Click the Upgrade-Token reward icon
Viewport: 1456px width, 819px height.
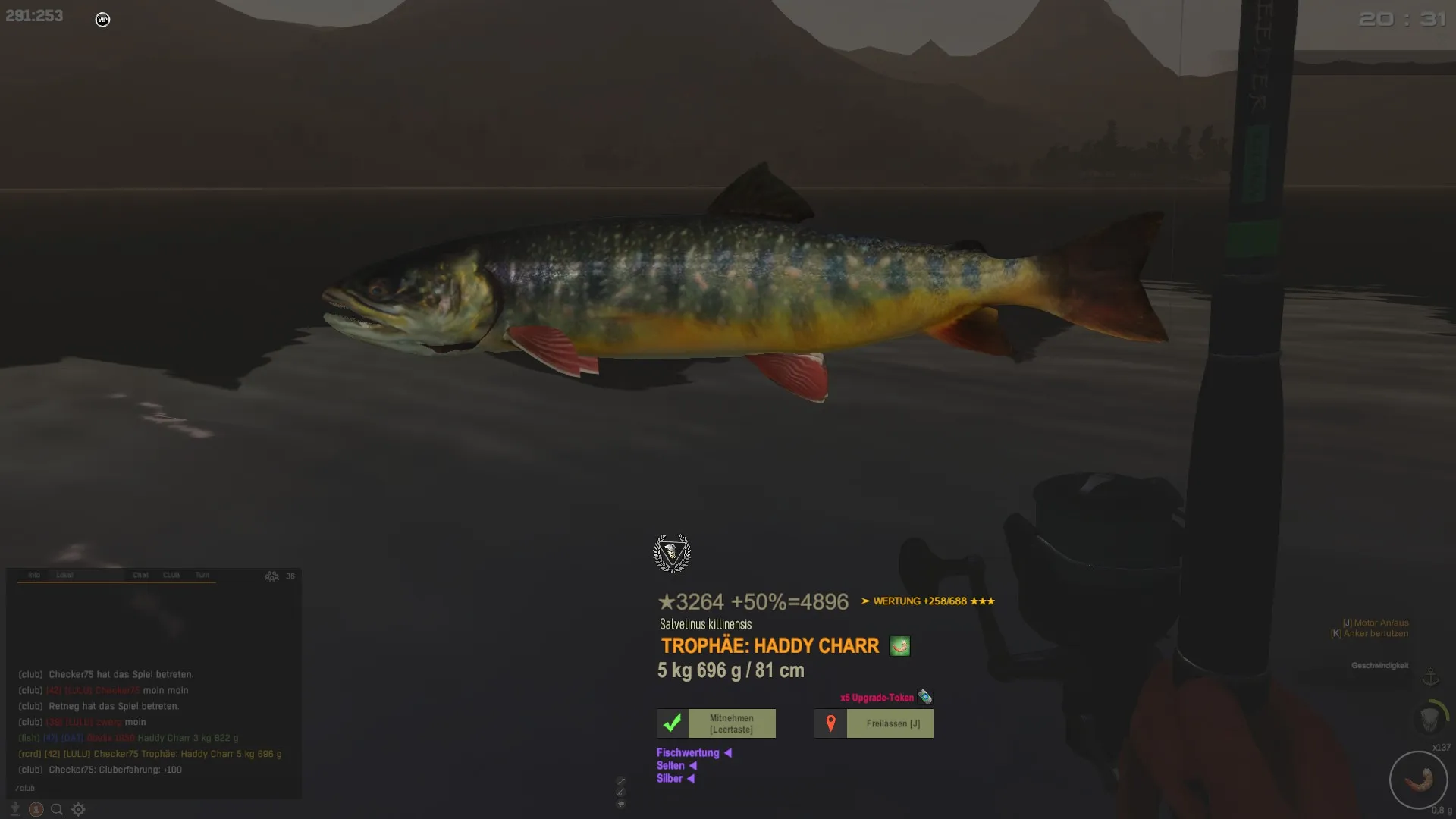coord(924,697)
